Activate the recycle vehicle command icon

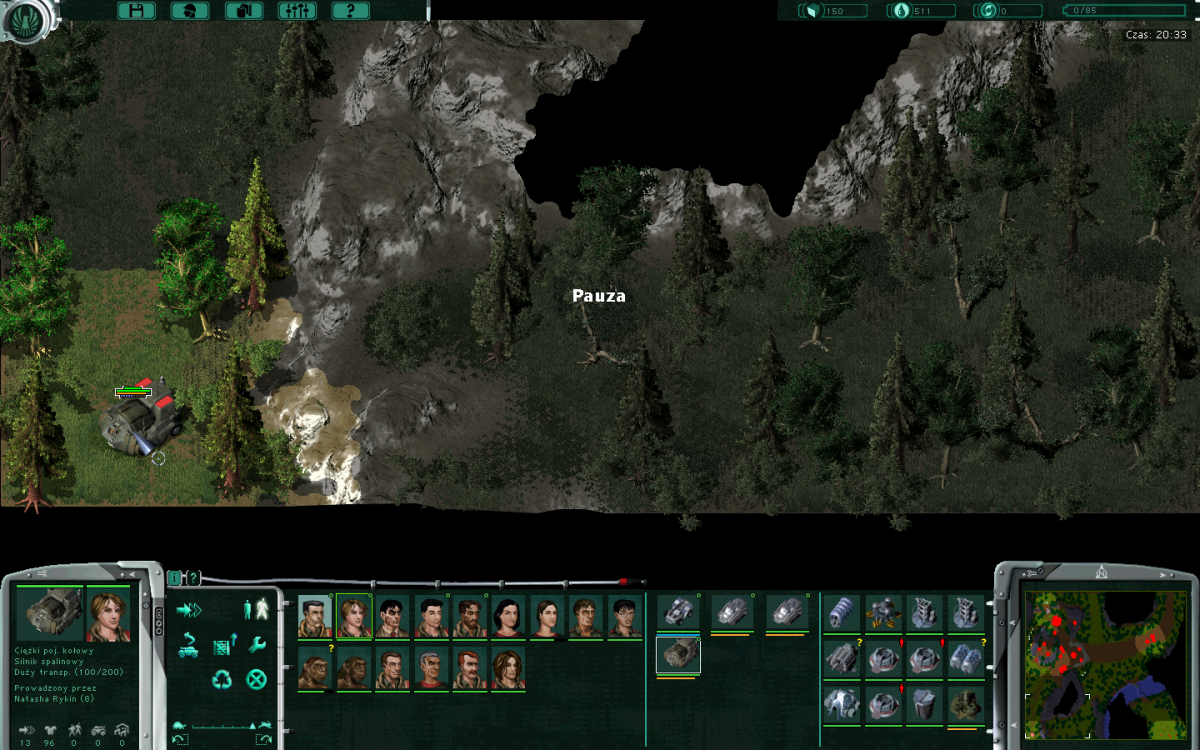[x=222, y=680]
